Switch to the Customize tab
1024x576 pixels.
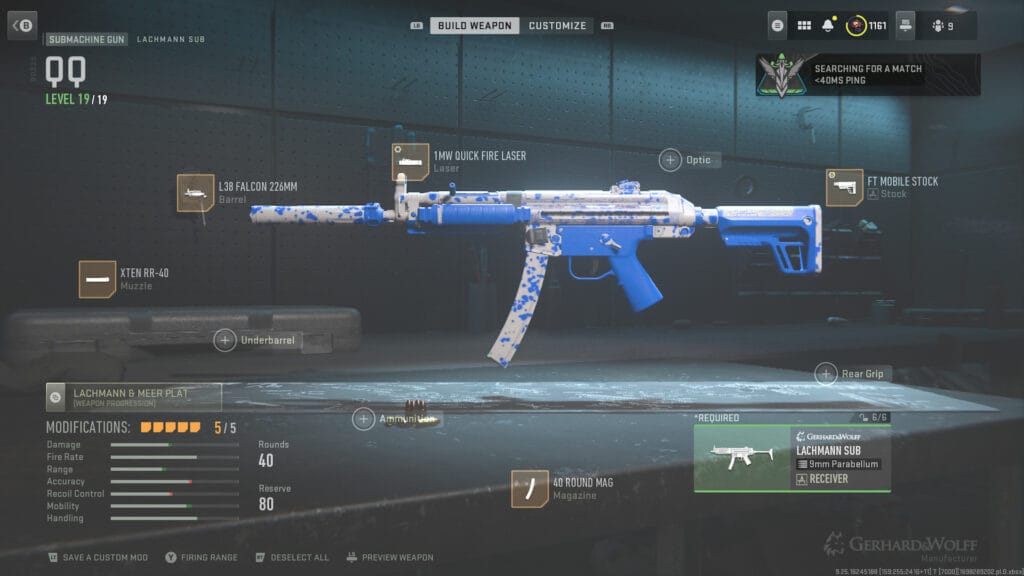coord(557,25)
